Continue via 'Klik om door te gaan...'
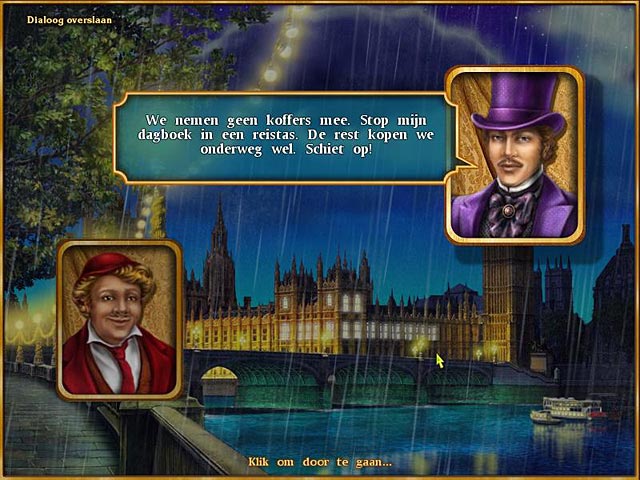Image resolution: width=640 pixels, height=480 pixels. tap(319, 462)
